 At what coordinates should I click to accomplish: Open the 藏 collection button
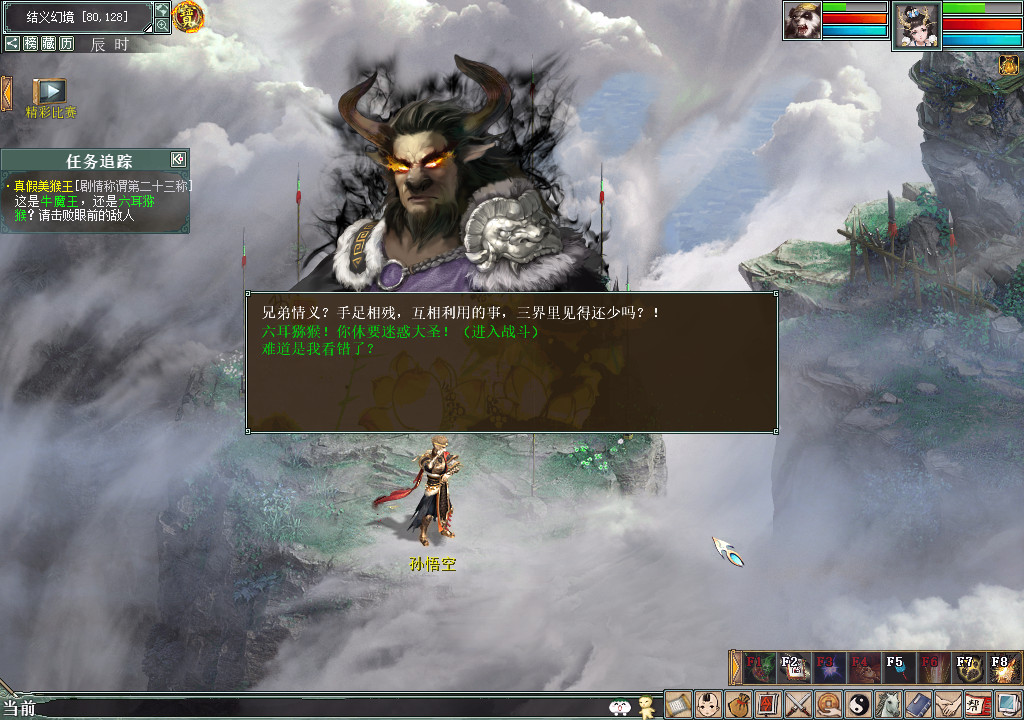(48, 44)
